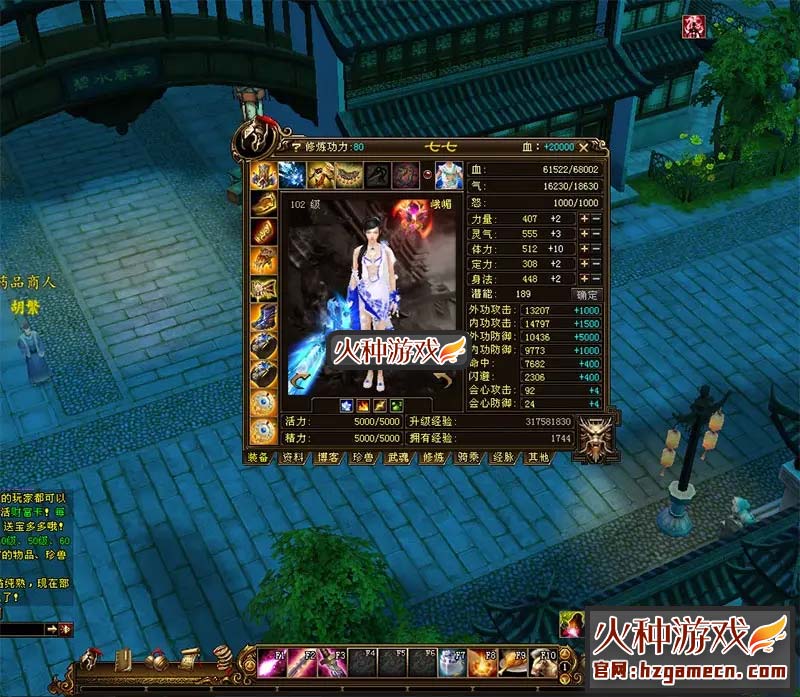Viewport: 800px width, 697px height.
Task: Add a point to 体力
Action: tap(584, 249)
